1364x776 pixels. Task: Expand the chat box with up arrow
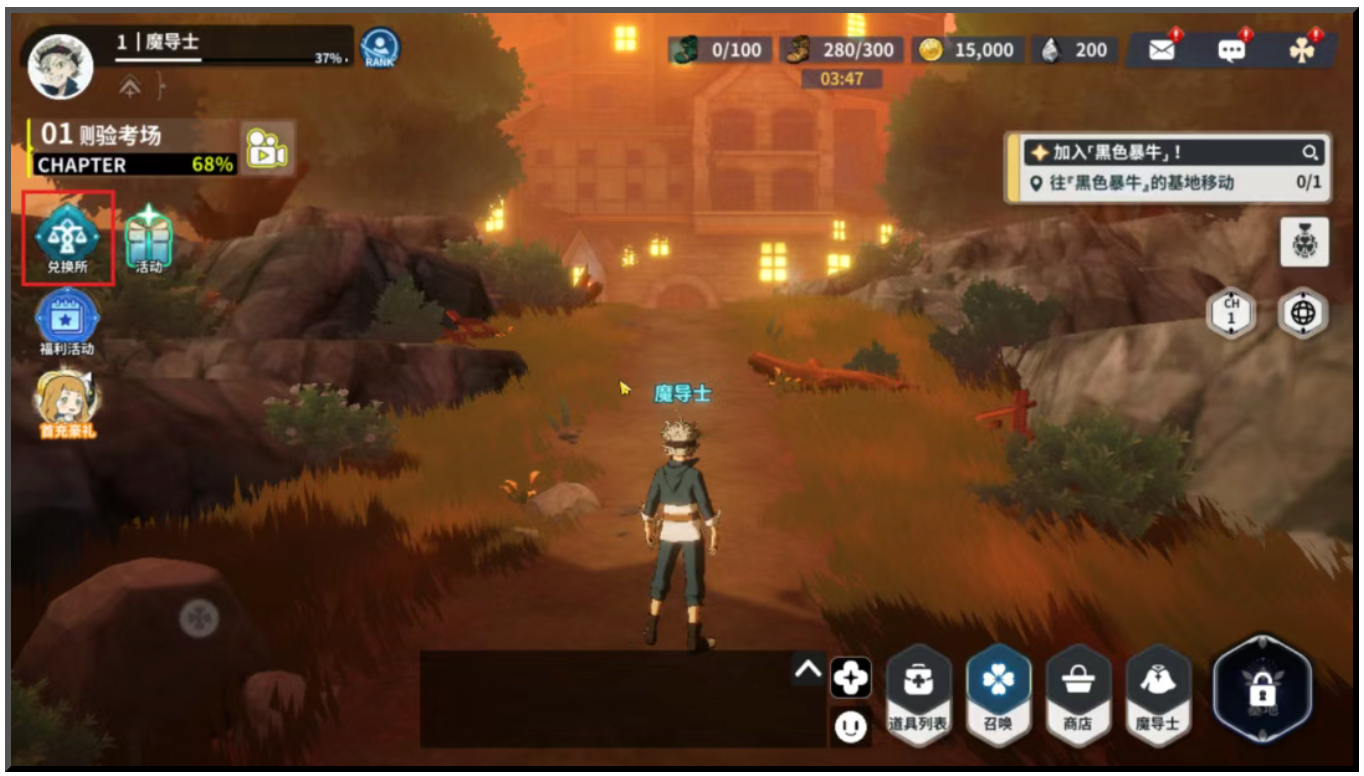(x=808, y=671)
